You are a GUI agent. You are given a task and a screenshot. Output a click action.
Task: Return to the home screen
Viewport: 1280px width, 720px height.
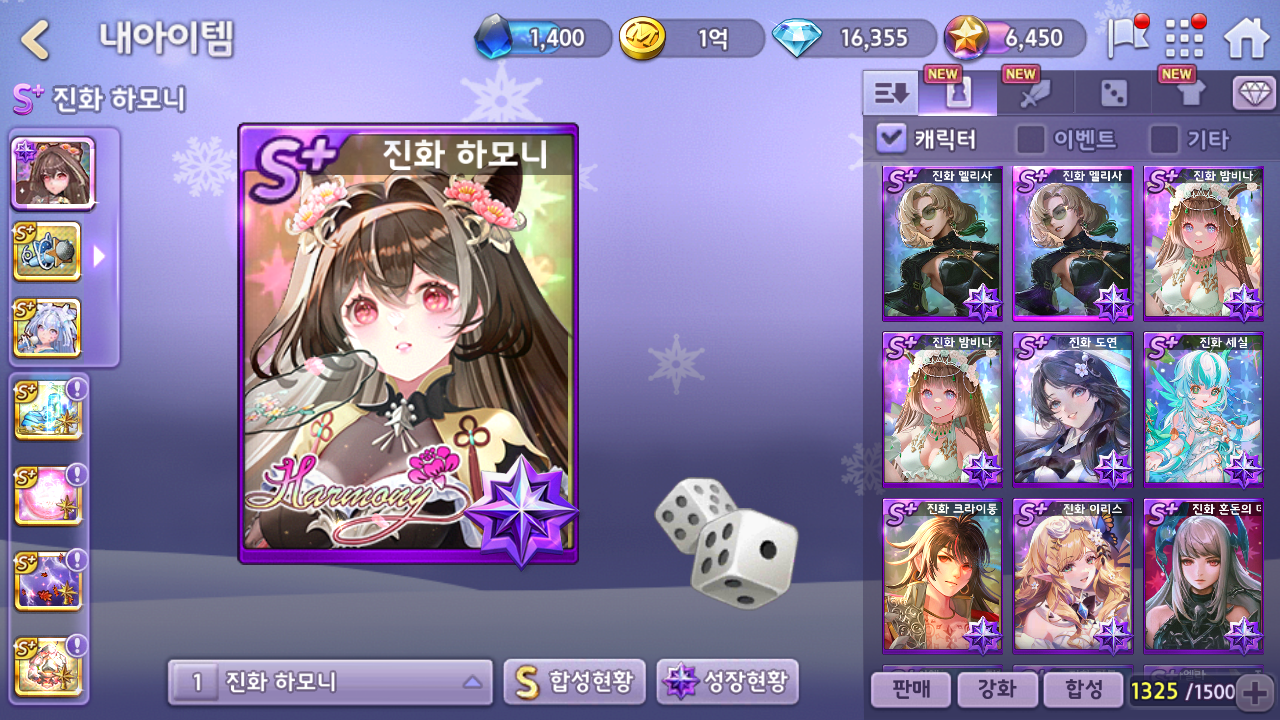(x=1246, y=39)
